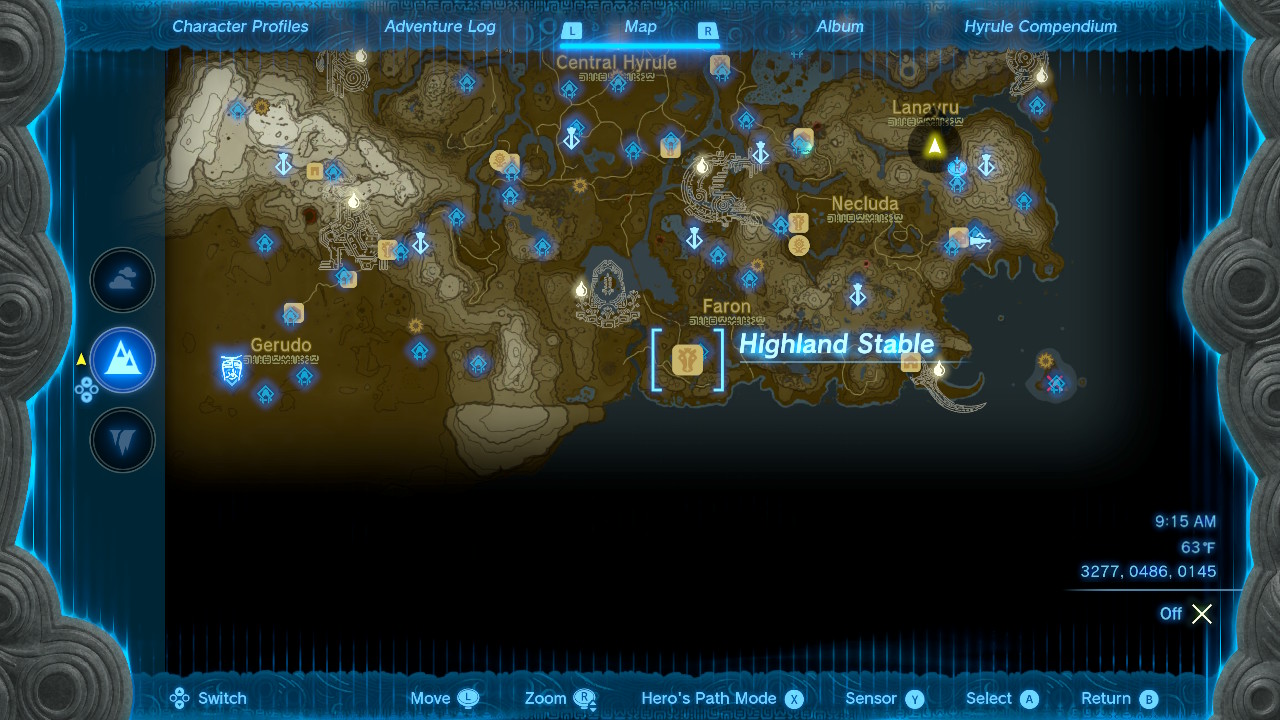The height and width of the screenshot is (720, 1280).
Task: Open the Depths map layer
Action: click(x=122, y=440)
